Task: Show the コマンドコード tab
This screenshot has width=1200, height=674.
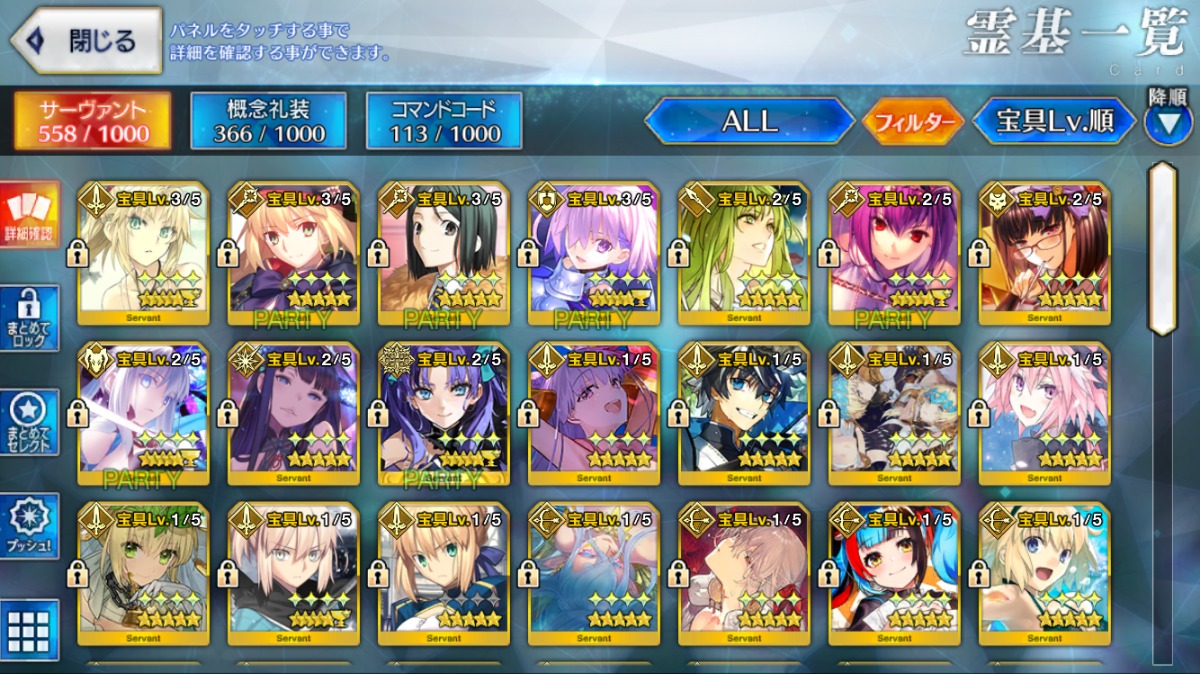Action: click(444, 121)
